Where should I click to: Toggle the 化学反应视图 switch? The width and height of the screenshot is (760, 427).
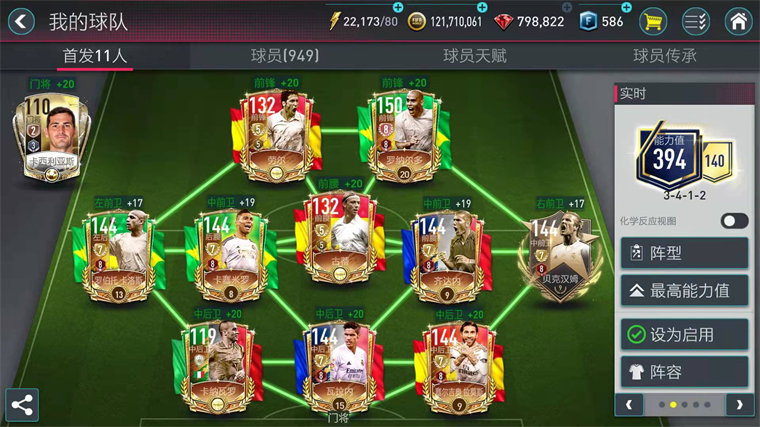point(734,221)
